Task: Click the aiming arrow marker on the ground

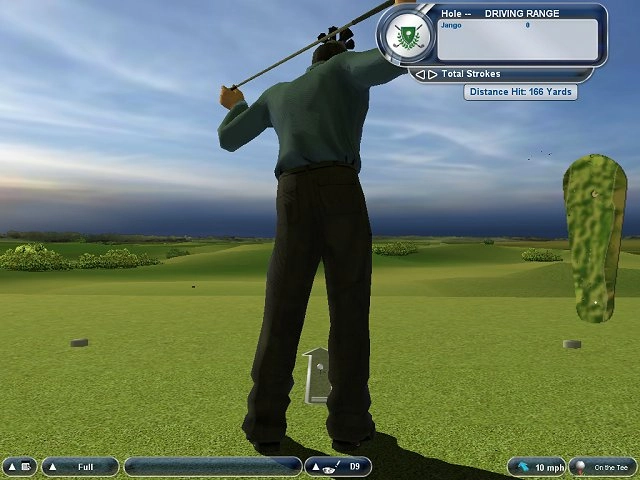Action: (x=318, y=374)
